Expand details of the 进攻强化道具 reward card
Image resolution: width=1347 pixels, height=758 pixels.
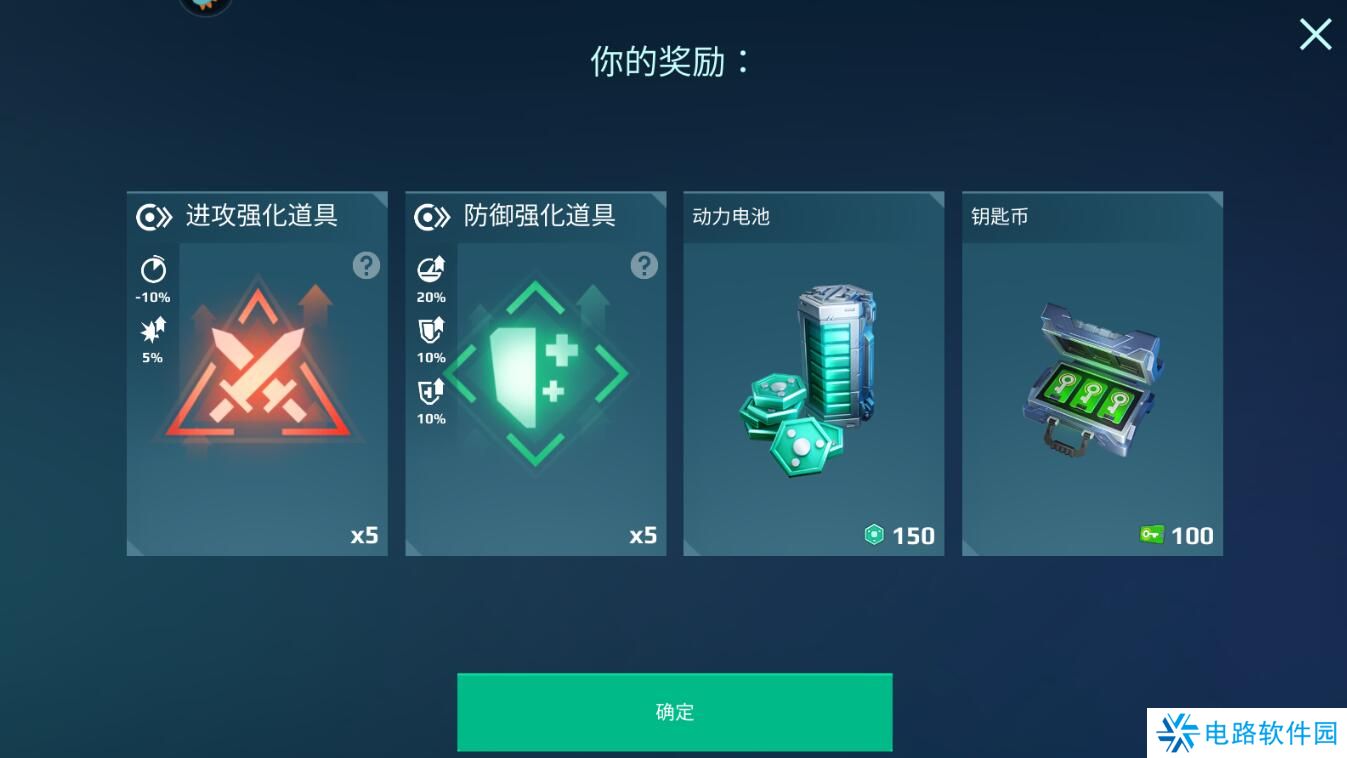point(257,373)
